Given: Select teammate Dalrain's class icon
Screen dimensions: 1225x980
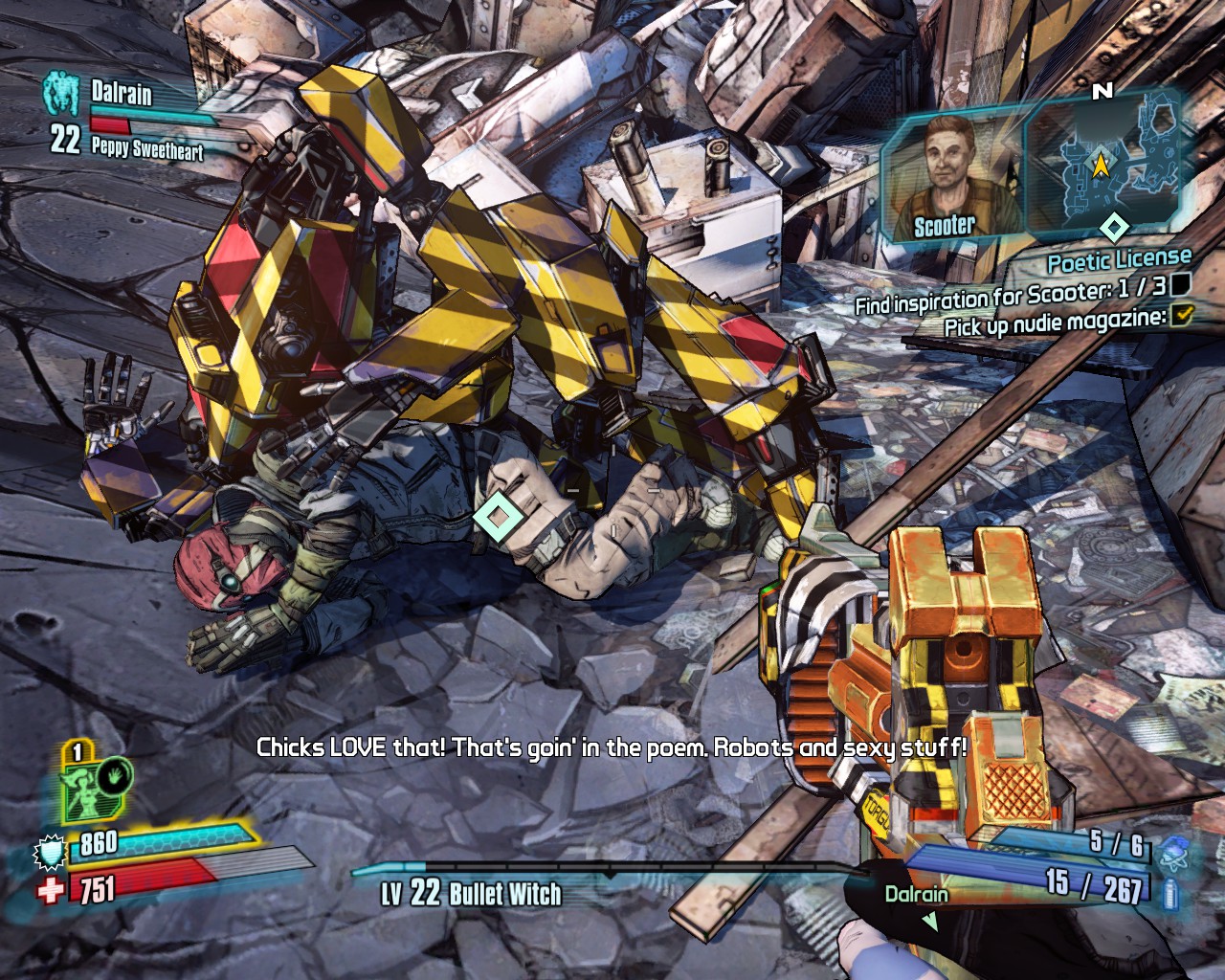Looking at the screenshot, I should [61, 93].
